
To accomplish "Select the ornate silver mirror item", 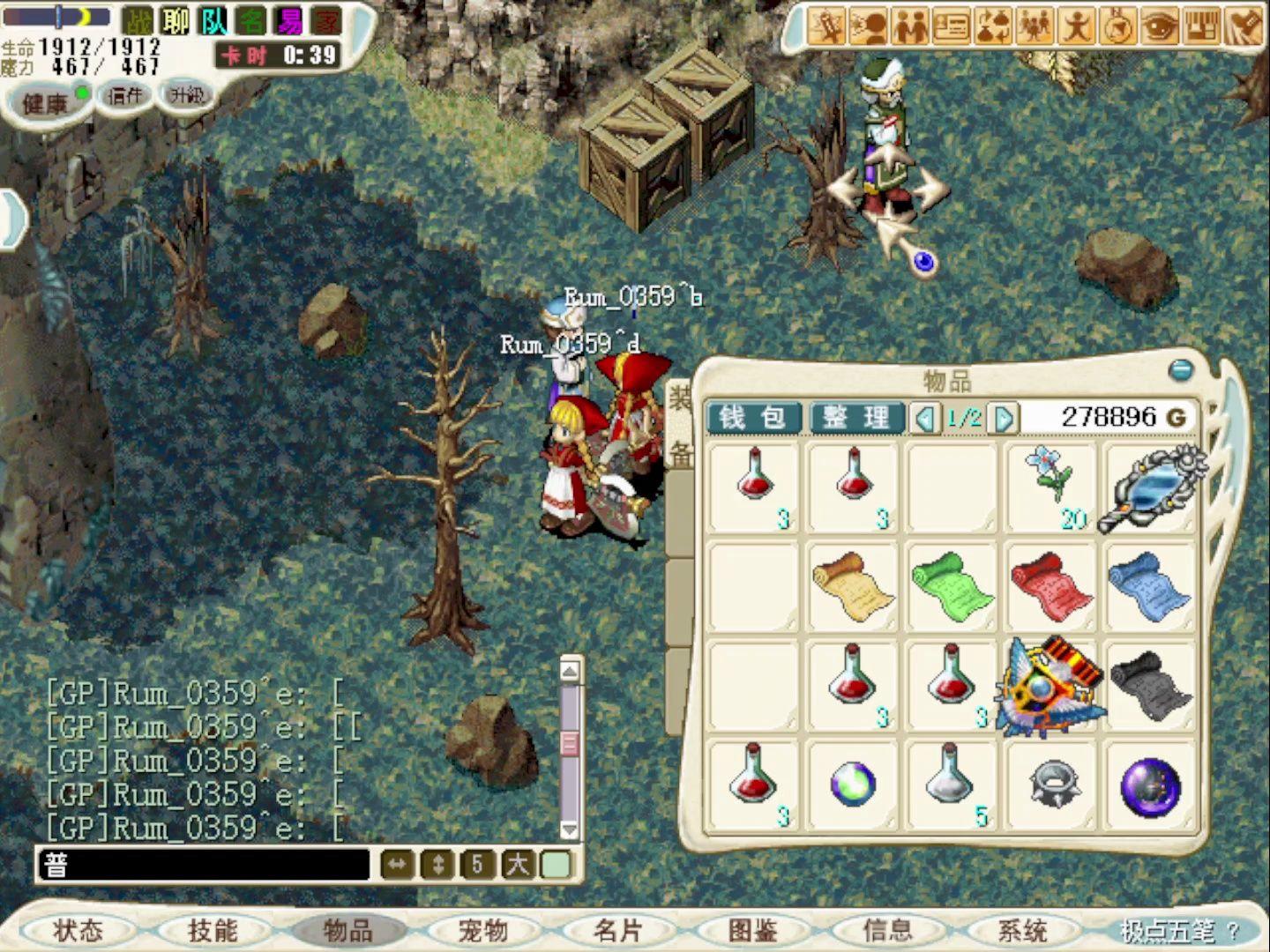I will 1150,488.
